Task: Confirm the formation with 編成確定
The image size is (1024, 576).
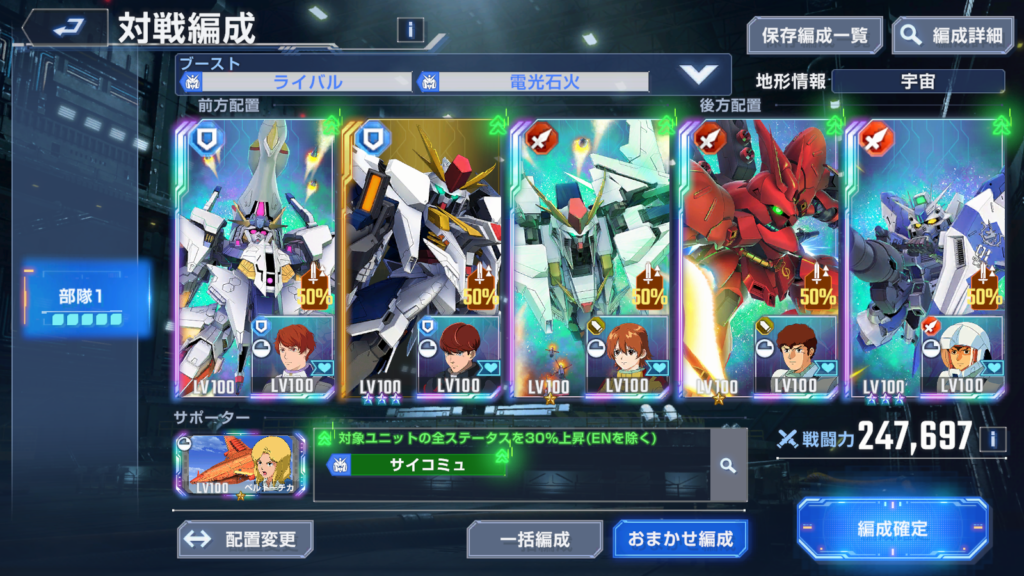Action: 892,528
